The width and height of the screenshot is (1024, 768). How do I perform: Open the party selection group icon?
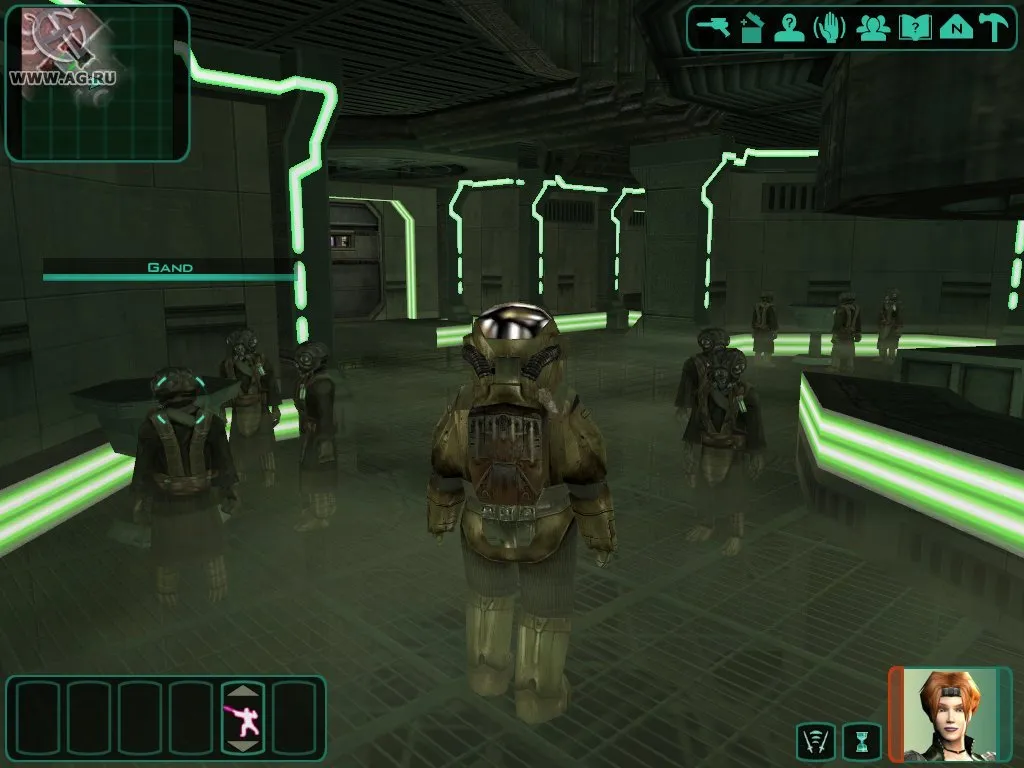click(873, 27)
